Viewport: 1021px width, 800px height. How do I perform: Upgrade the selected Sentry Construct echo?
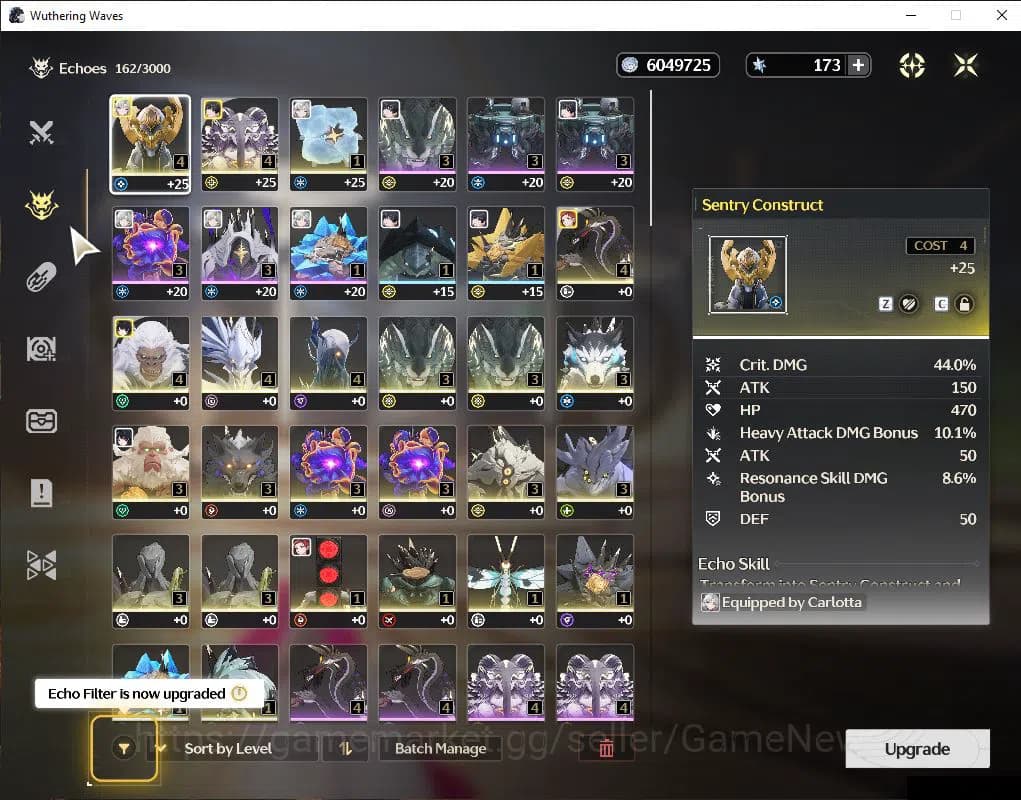click(x=916, y=749)
